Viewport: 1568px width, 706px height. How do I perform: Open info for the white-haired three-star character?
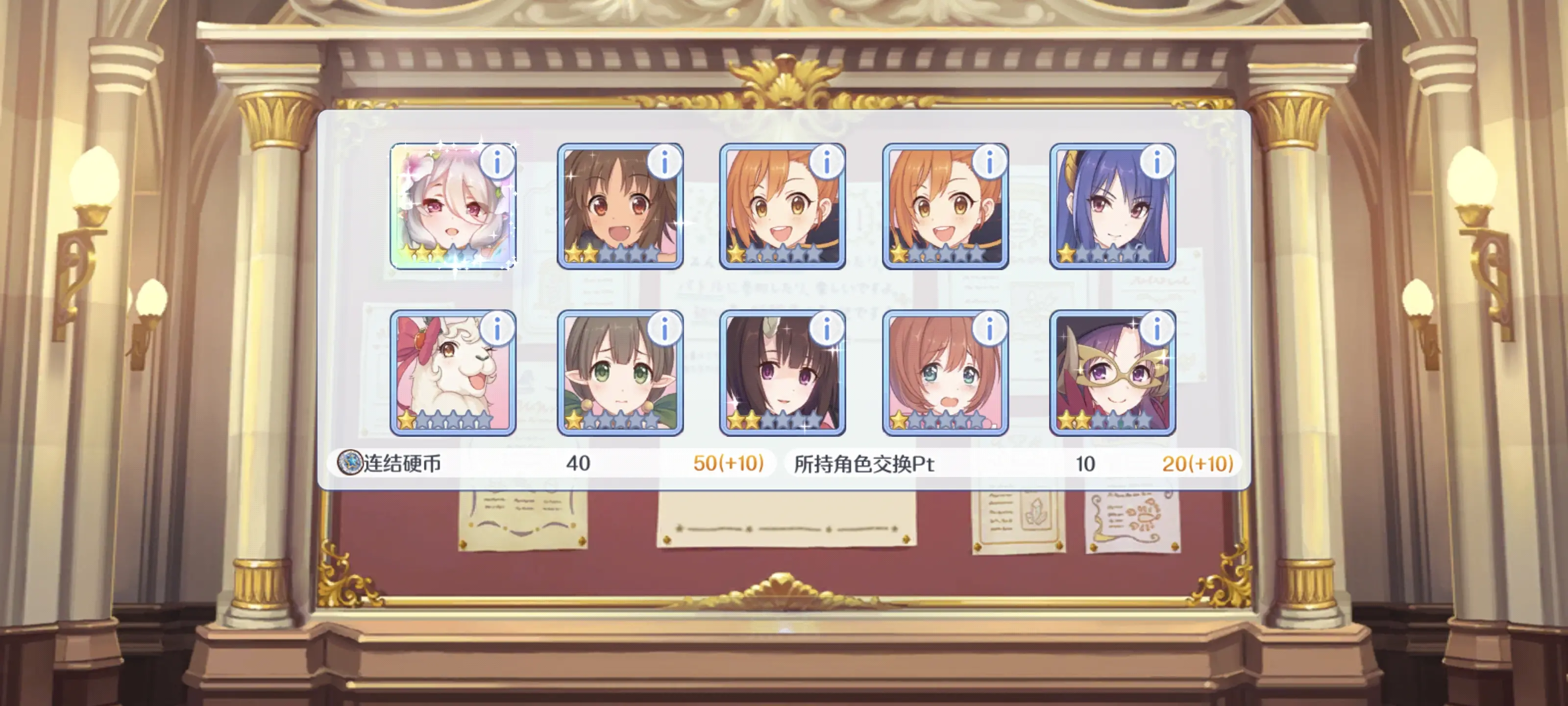tap(497, 162)
